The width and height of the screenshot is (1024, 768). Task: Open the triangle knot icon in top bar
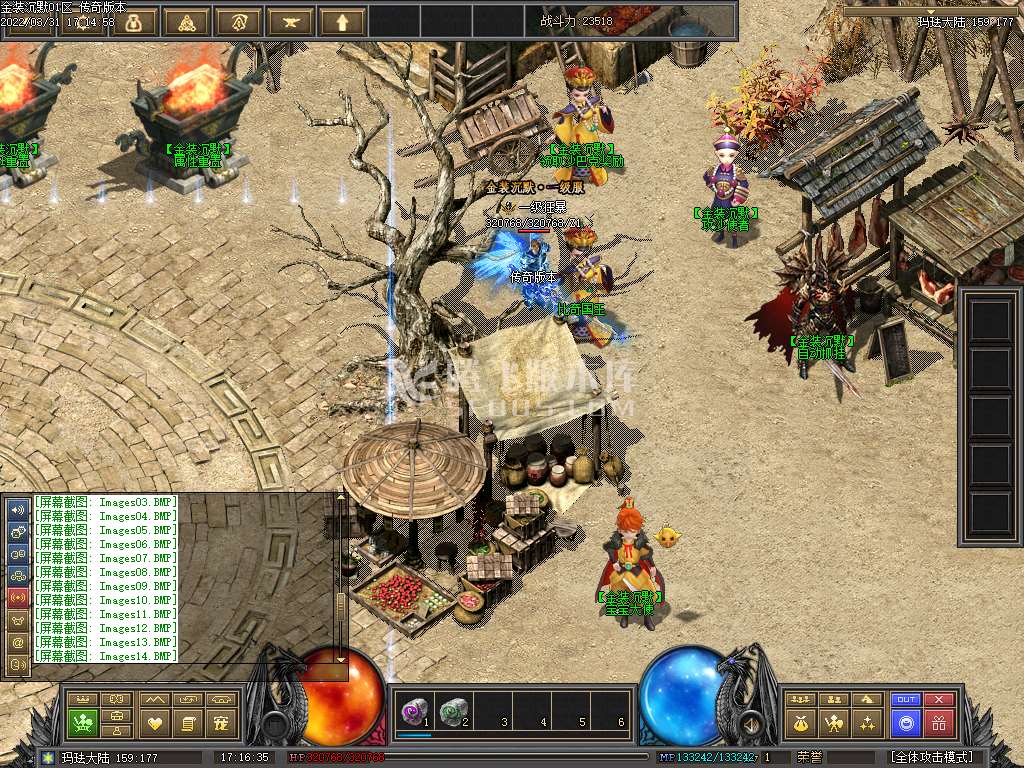point(186,21)
